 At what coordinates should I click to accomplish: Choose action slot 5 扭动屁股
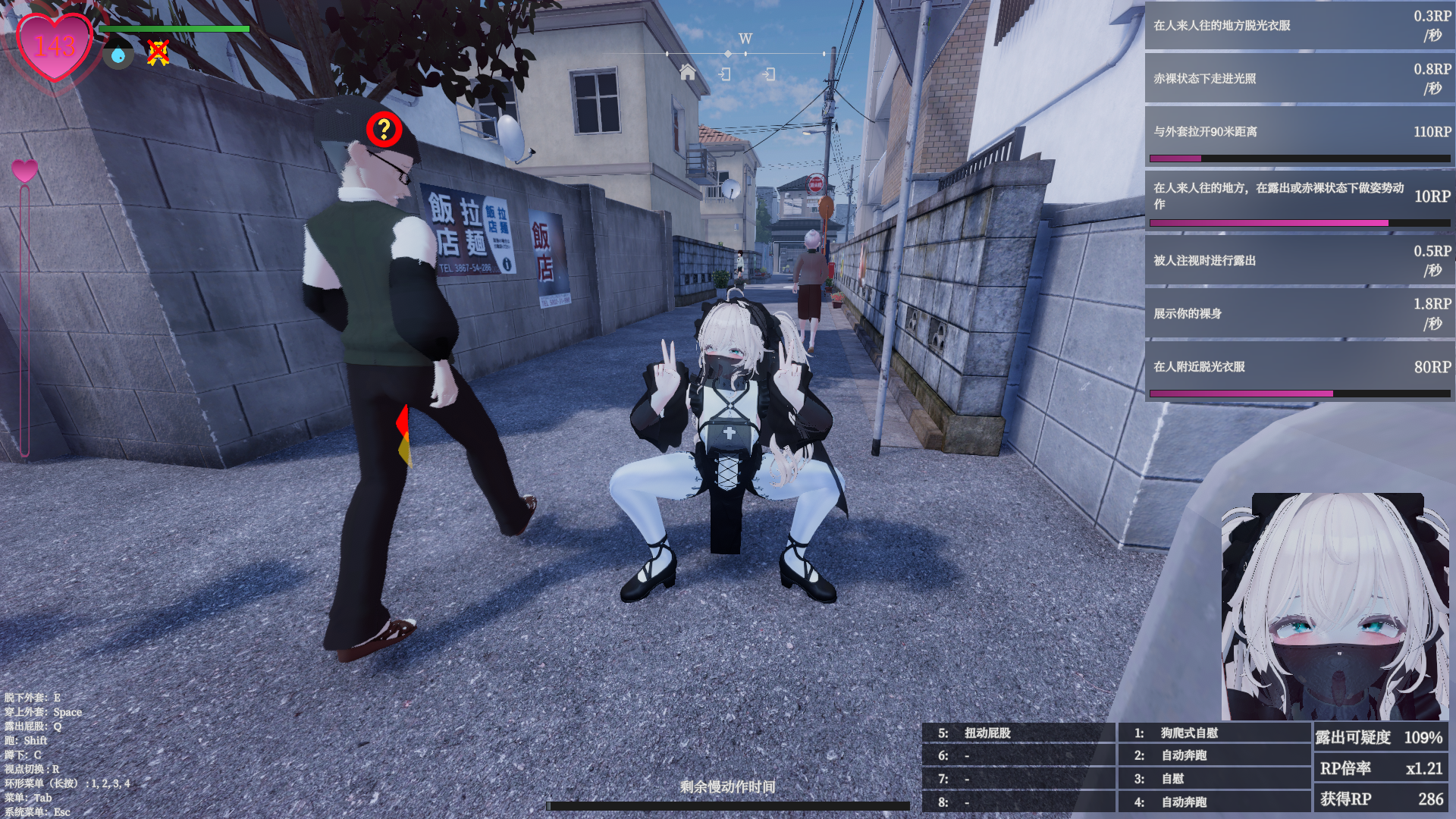click(x=1018, y=733)
